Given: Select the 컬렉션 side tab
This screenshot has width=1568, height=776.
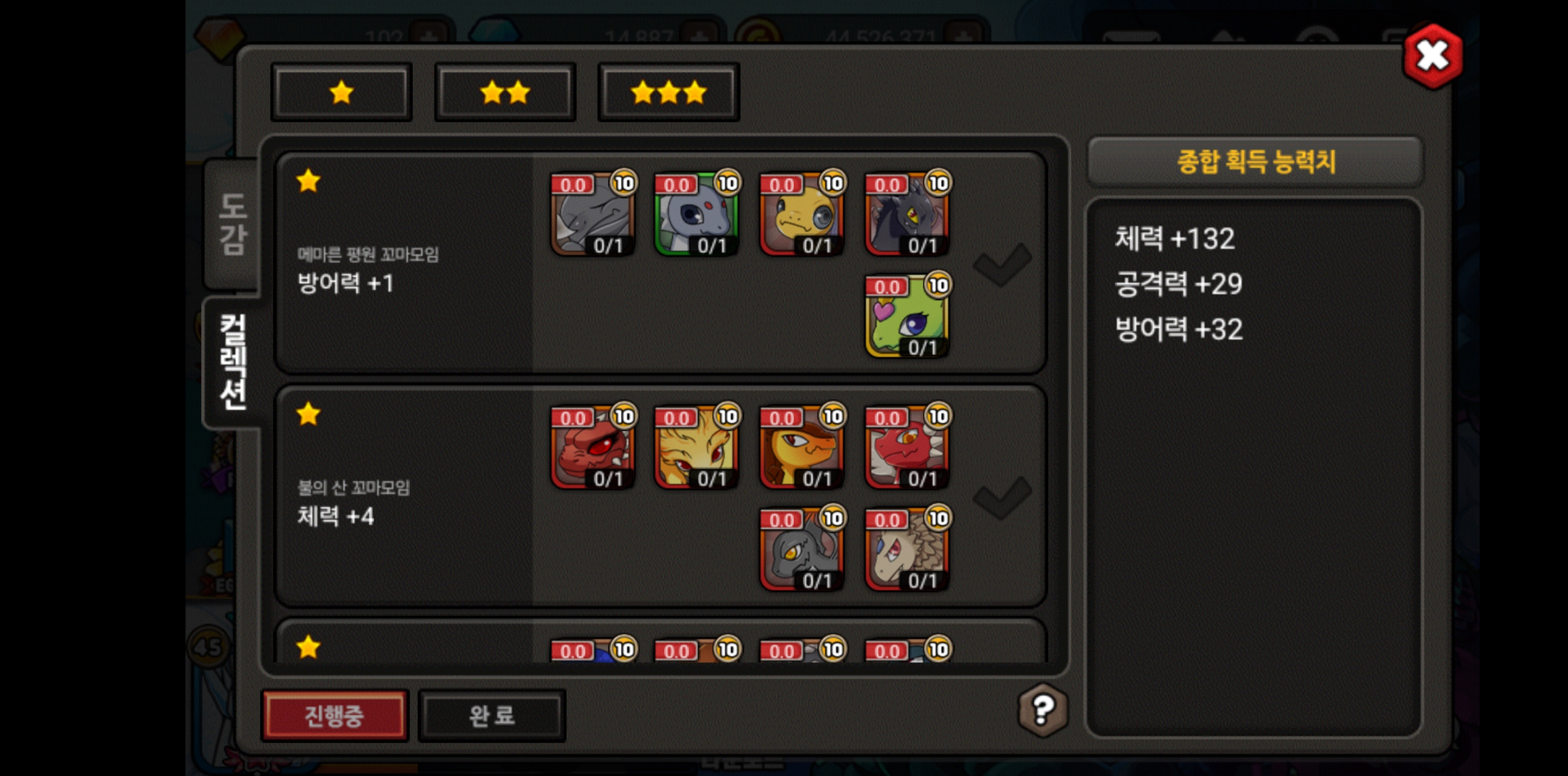Looking at the screenshot, I should pos(232,362).
